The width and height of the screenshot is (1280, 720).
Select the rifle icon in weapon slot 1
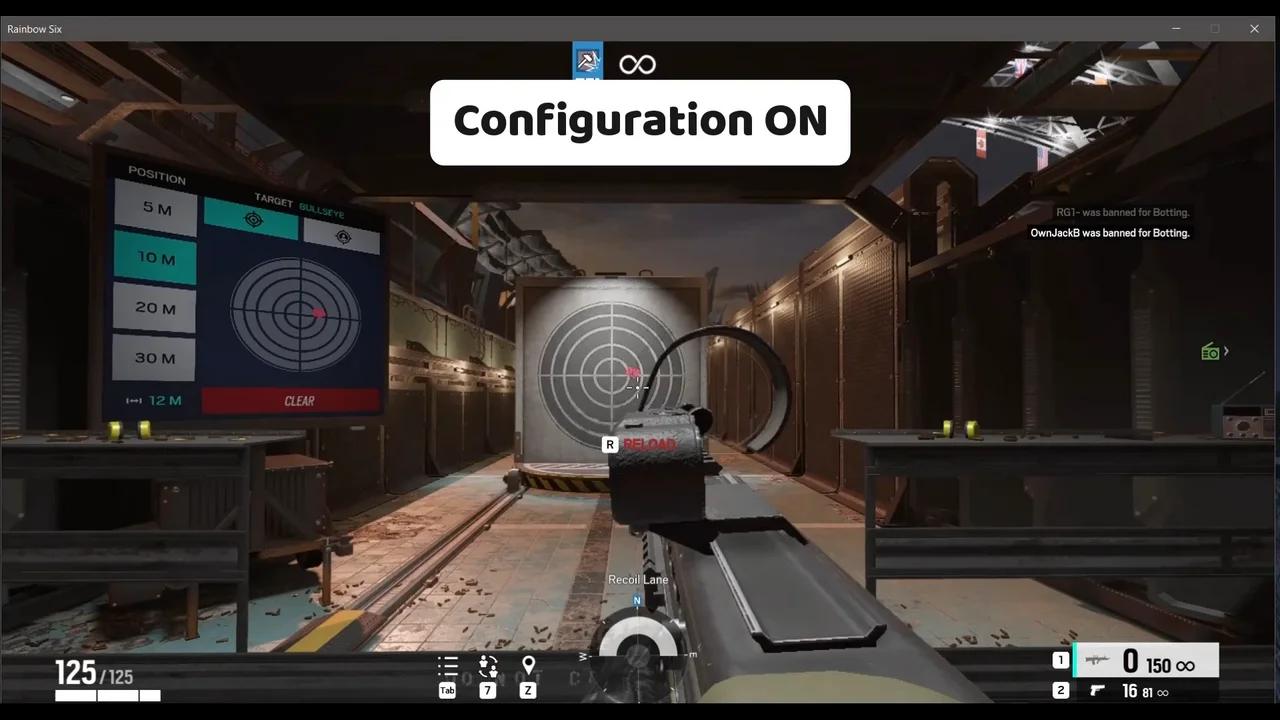[1097, 660]
